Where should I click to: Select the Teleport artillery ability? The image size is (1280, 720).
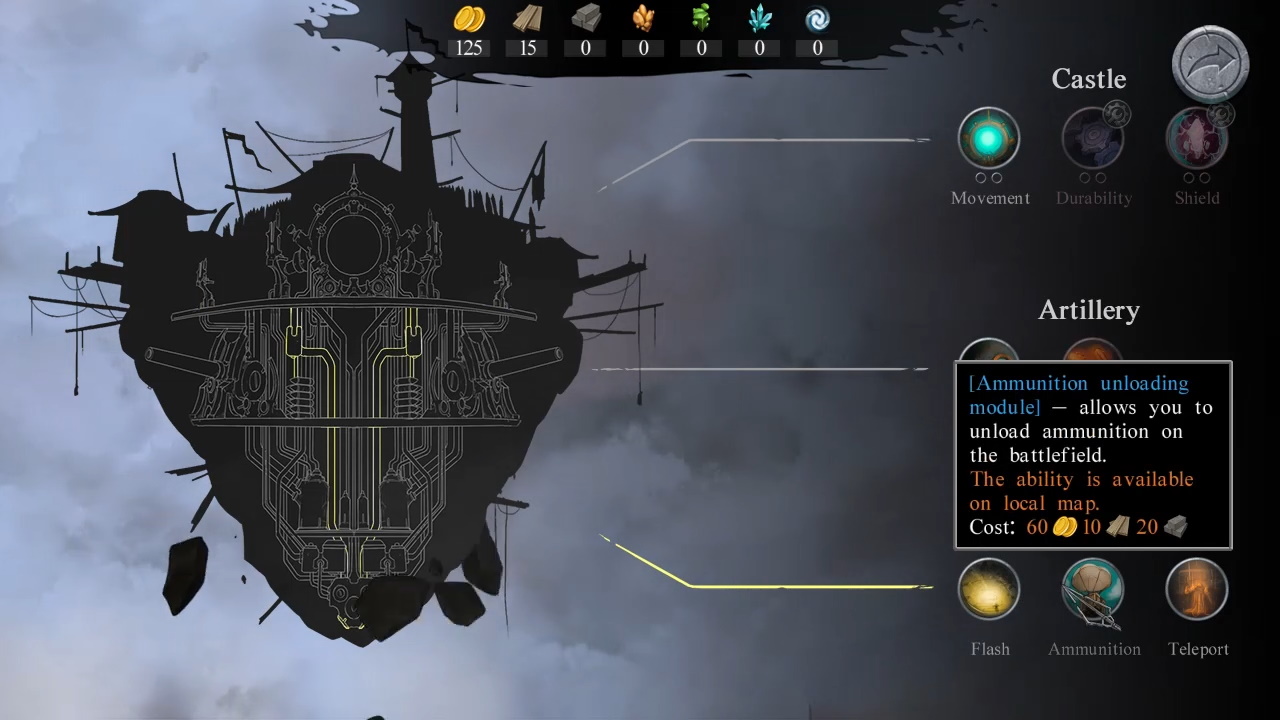pos(1197,589)
